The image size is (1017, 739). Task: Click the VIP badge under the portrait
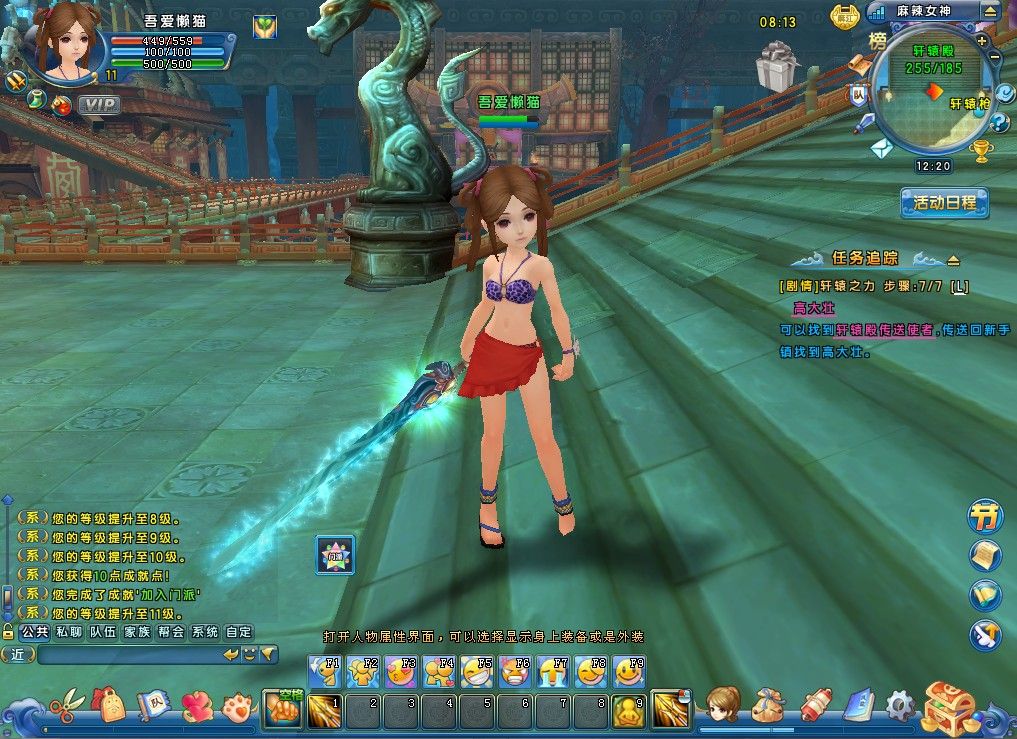pos(99,103)
